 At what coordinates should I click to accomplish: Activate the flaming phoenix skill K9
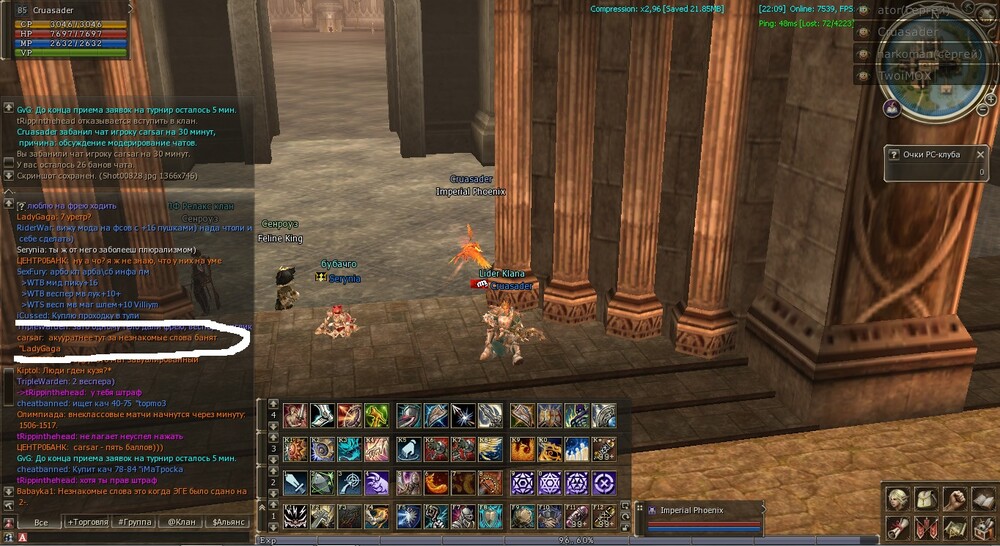[x=522, y=449]
